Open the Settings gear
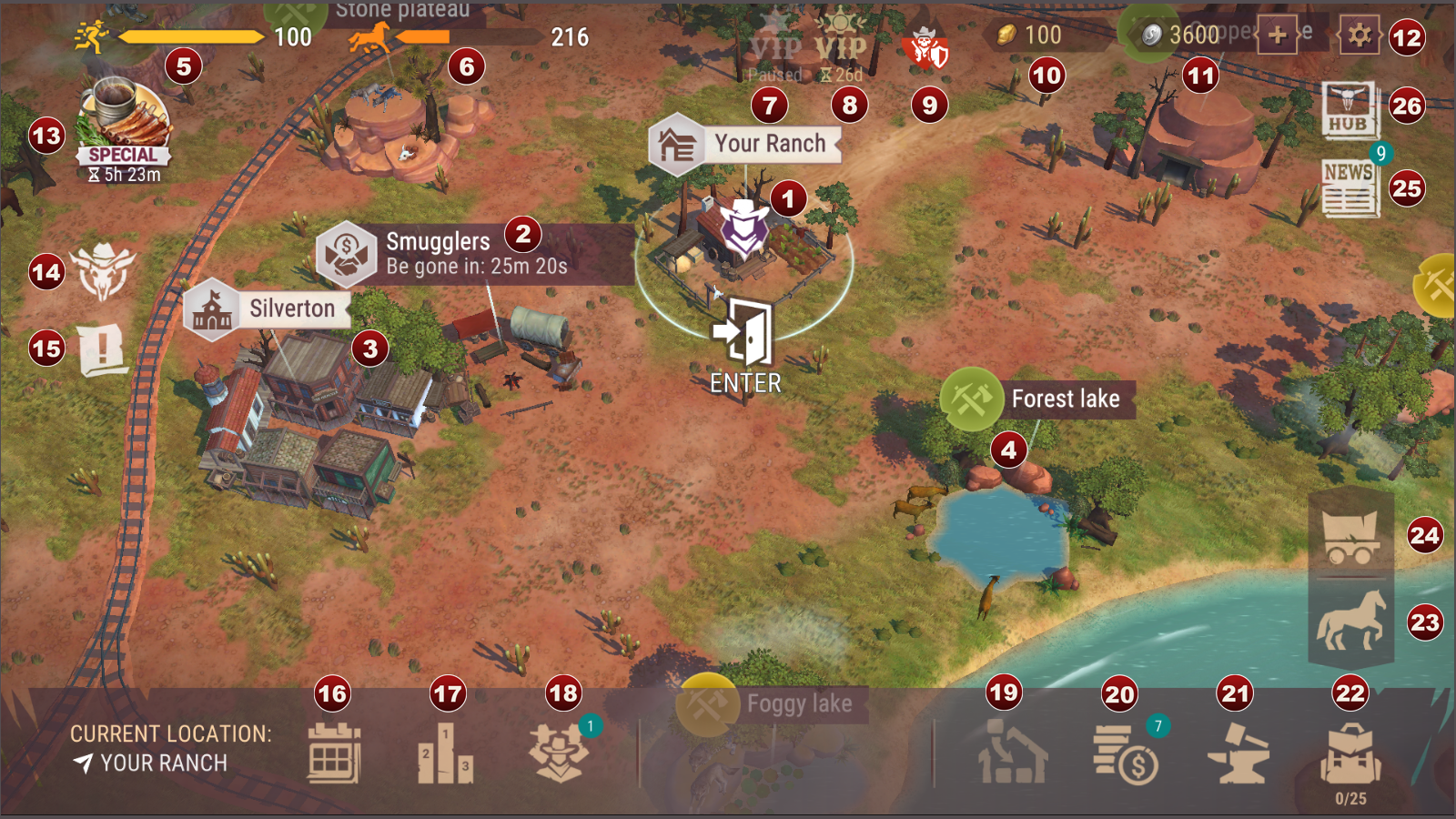Screen dimensions: 1456x819 [x=1359, y=36]
